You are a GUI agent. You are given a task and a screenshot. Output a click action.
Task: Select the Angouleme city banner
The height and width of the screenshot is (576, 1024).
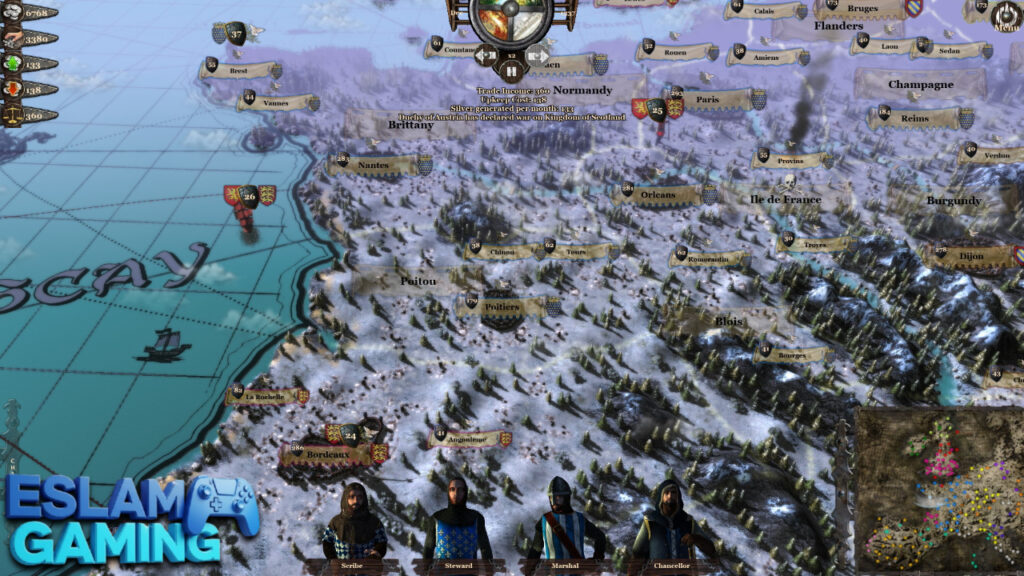point(463,438)
